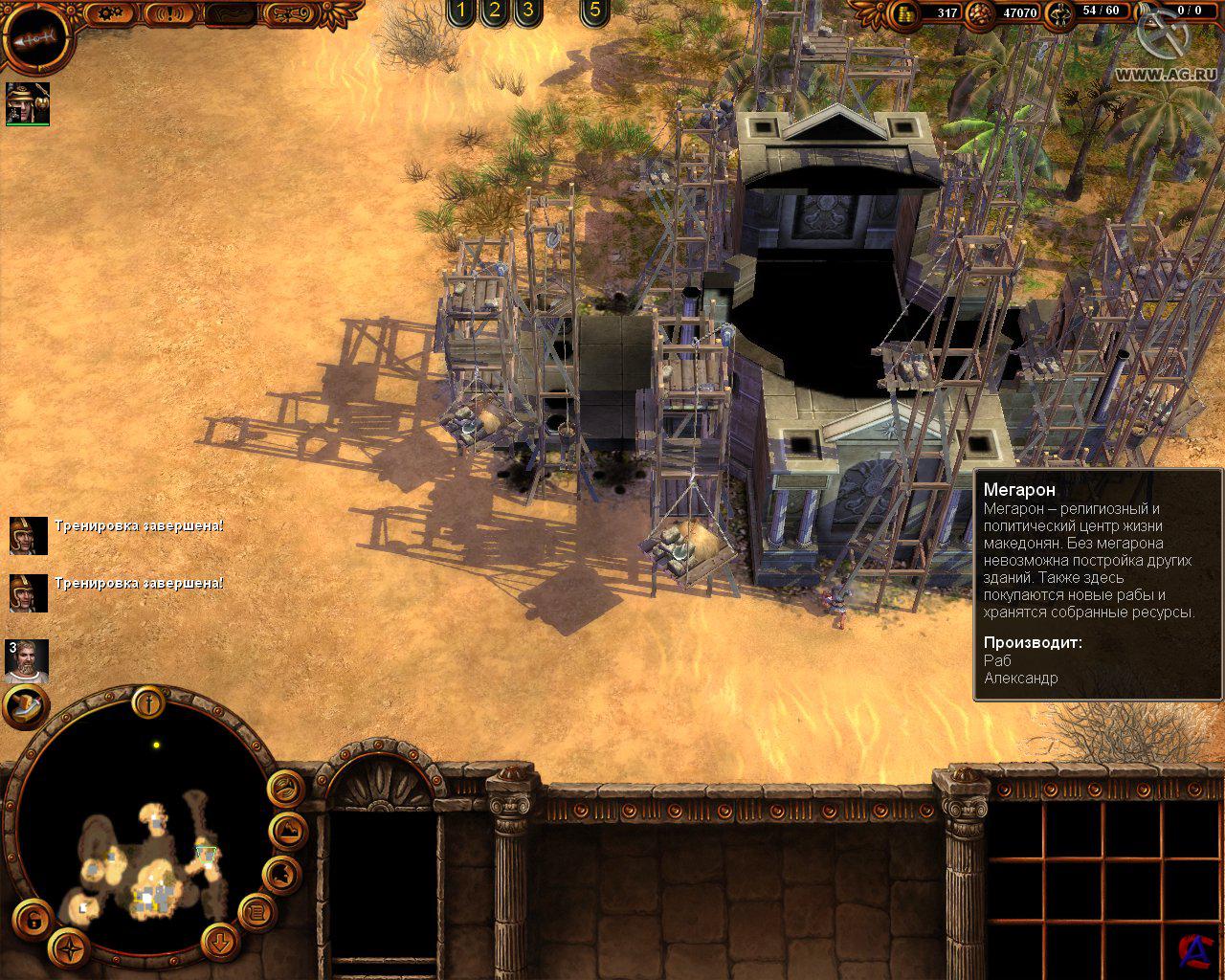Select control group 3
The image size is (1225, 980).
526,11
